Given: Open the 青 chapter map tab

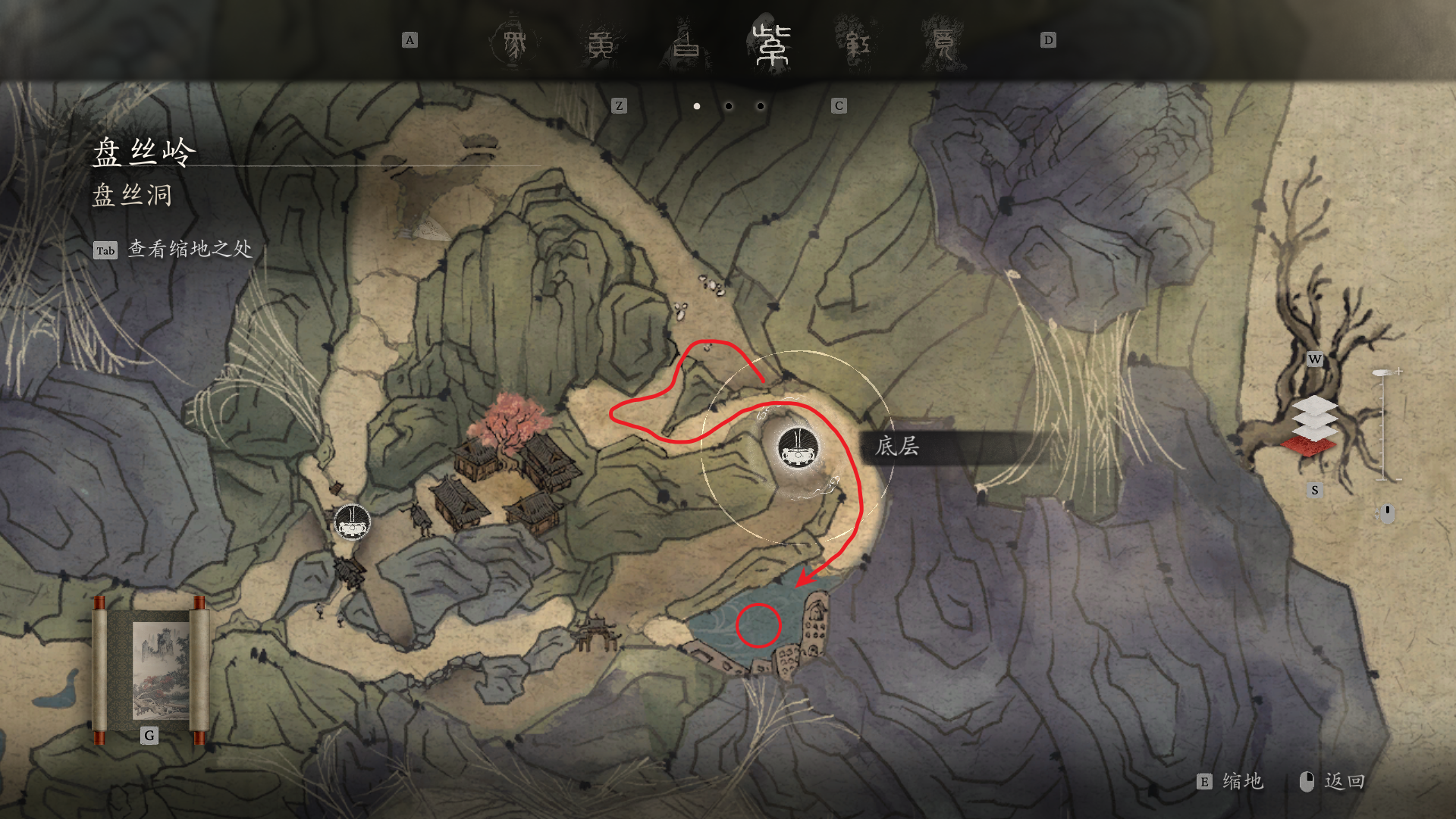Looking at the screenshot, I should click(x=943, y=43).
